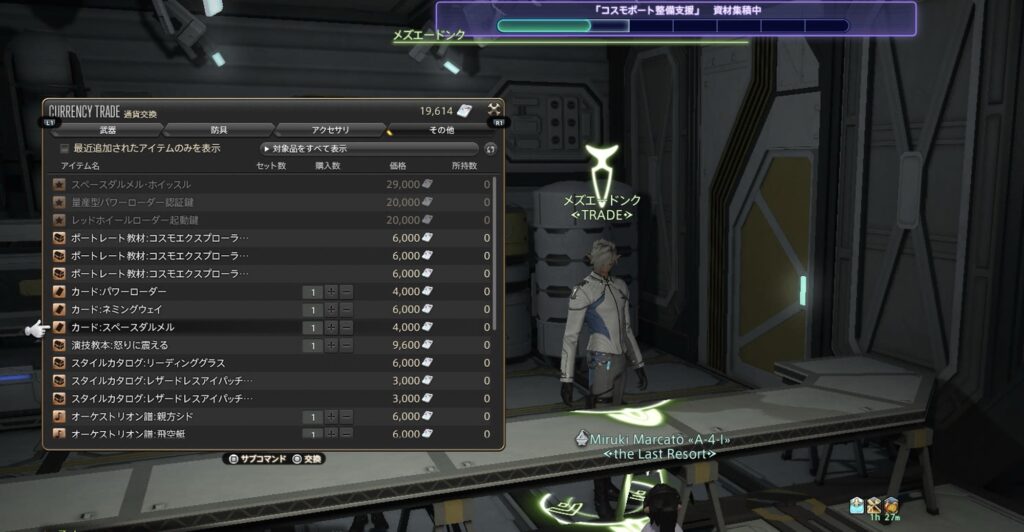Switch to the 武器 (Weapons) tab

108,130
